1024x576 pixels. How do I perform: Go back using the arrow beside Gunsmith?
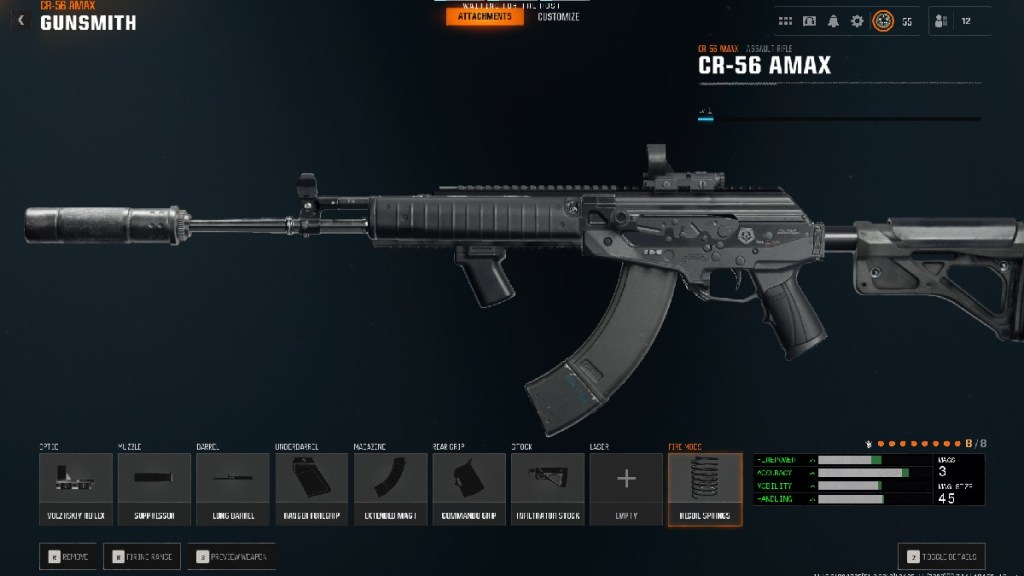coord(21,20)
